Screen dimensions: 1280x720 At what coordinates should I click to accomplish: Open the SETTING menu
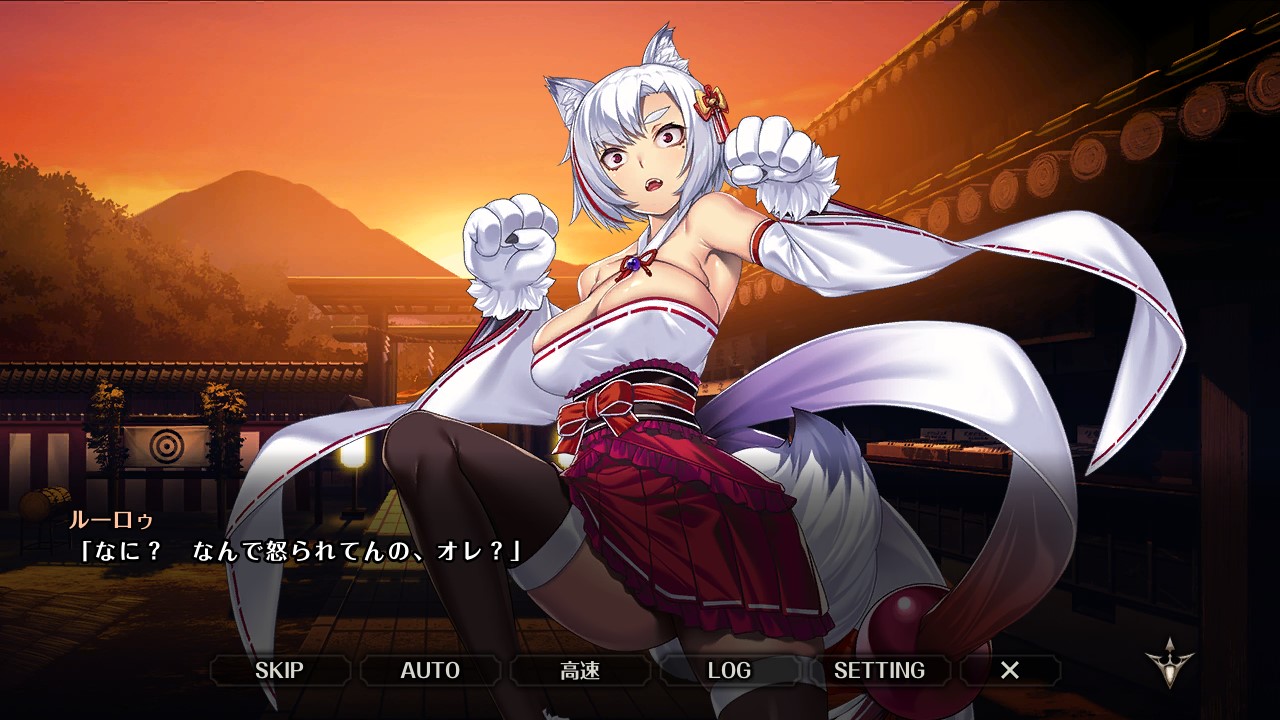[x=879, y=670]
